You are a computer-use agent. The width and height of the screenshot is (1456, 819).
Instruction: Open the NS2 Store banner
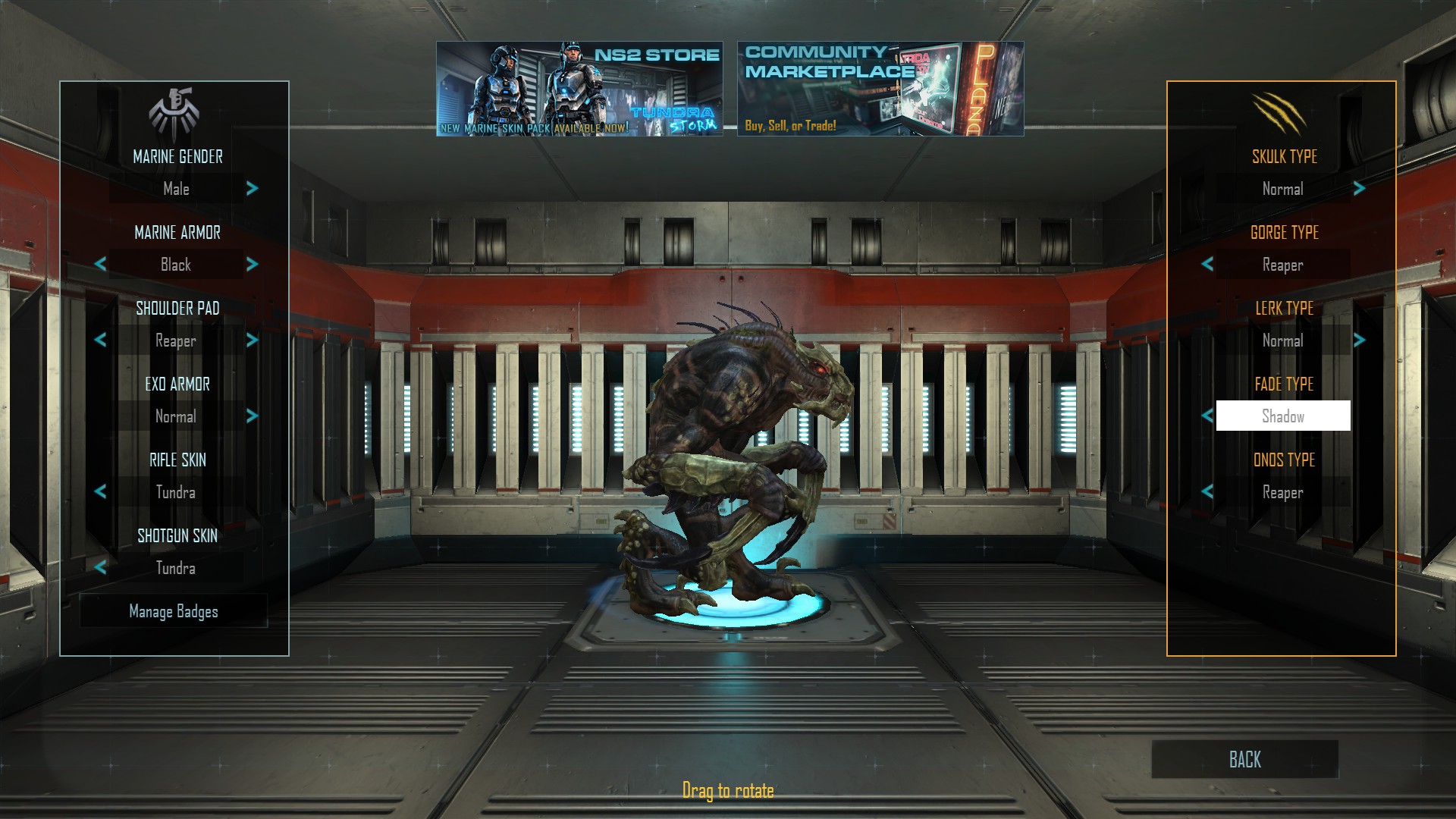tap(580, 89)
